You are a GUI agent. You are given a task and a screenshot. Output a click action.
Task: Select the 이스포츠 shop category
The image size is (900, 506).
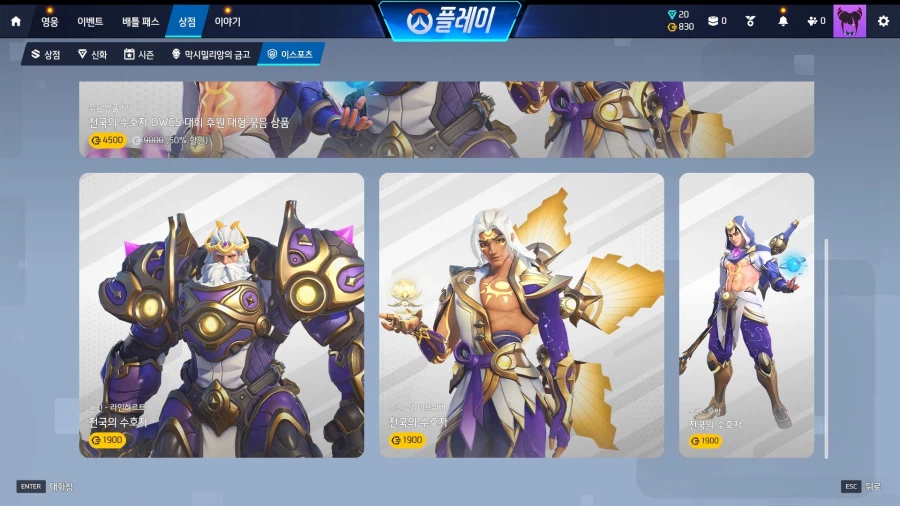tap(291, 54)
